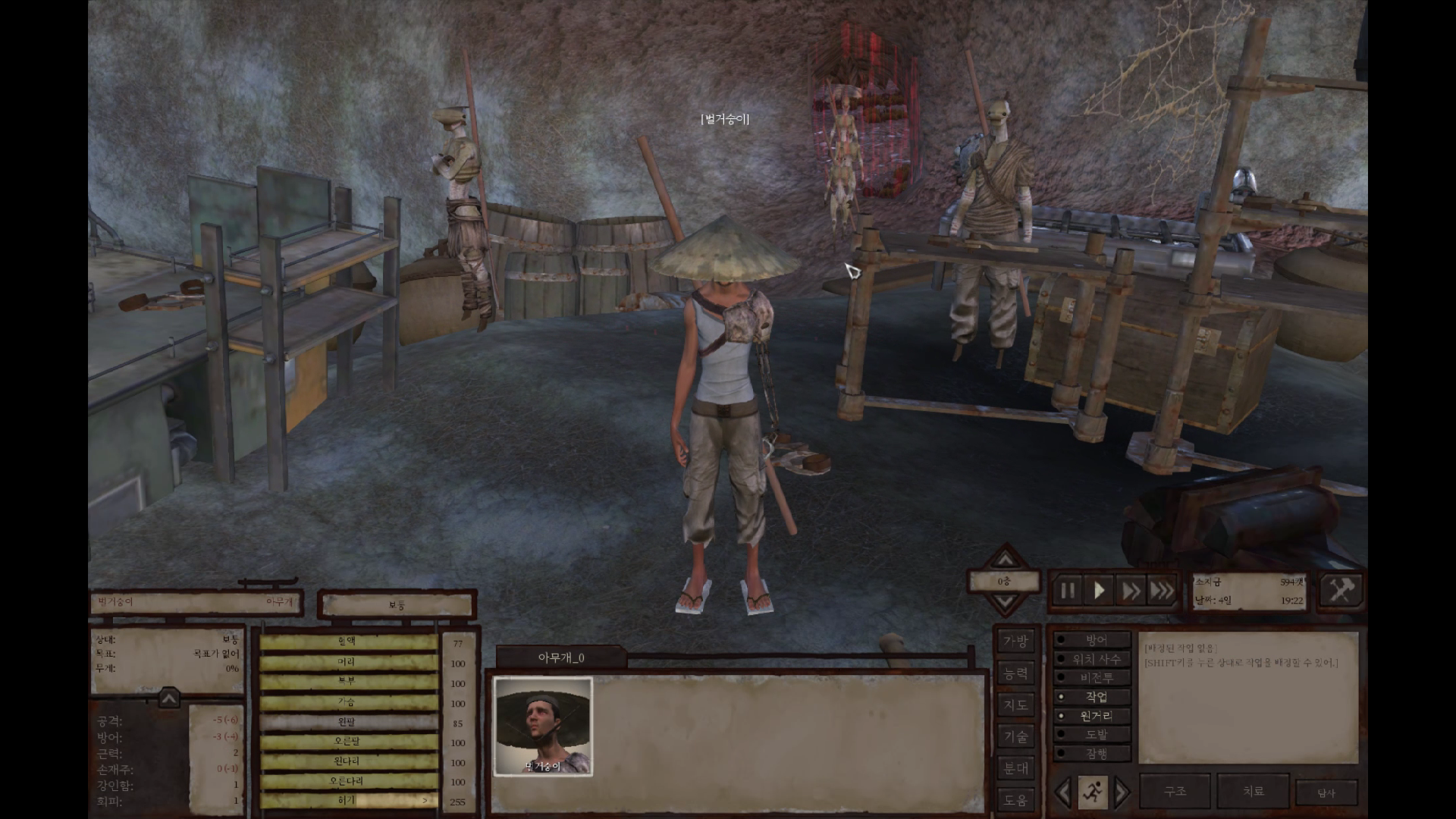Image resolution: width=1456 pixels, height=819 pixels.
Task: Switch to the 아무개_0 squad tab
Action: [561, 657]
